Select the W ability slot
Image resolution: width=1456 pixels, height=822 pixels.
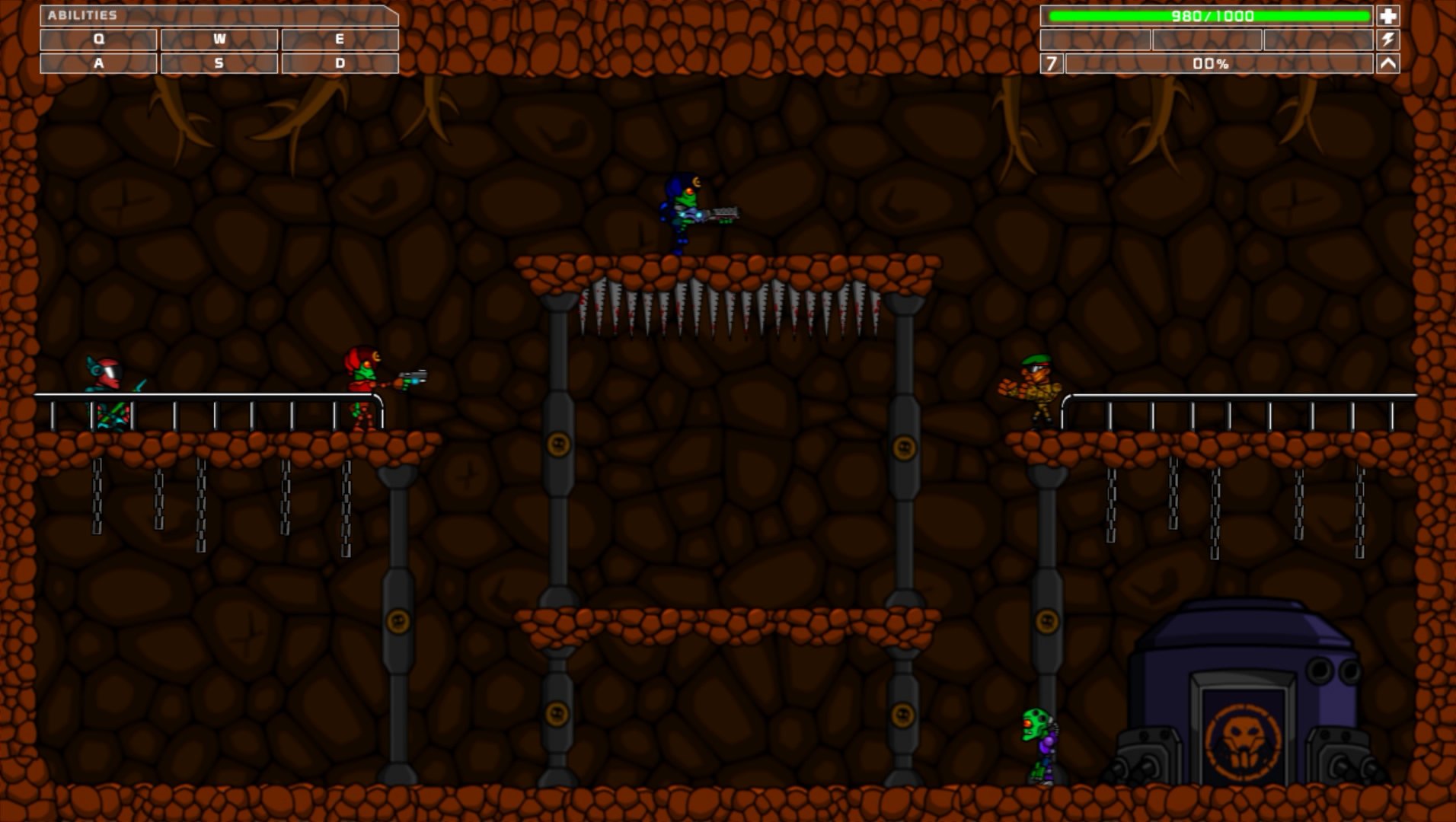tap(219, 40)
